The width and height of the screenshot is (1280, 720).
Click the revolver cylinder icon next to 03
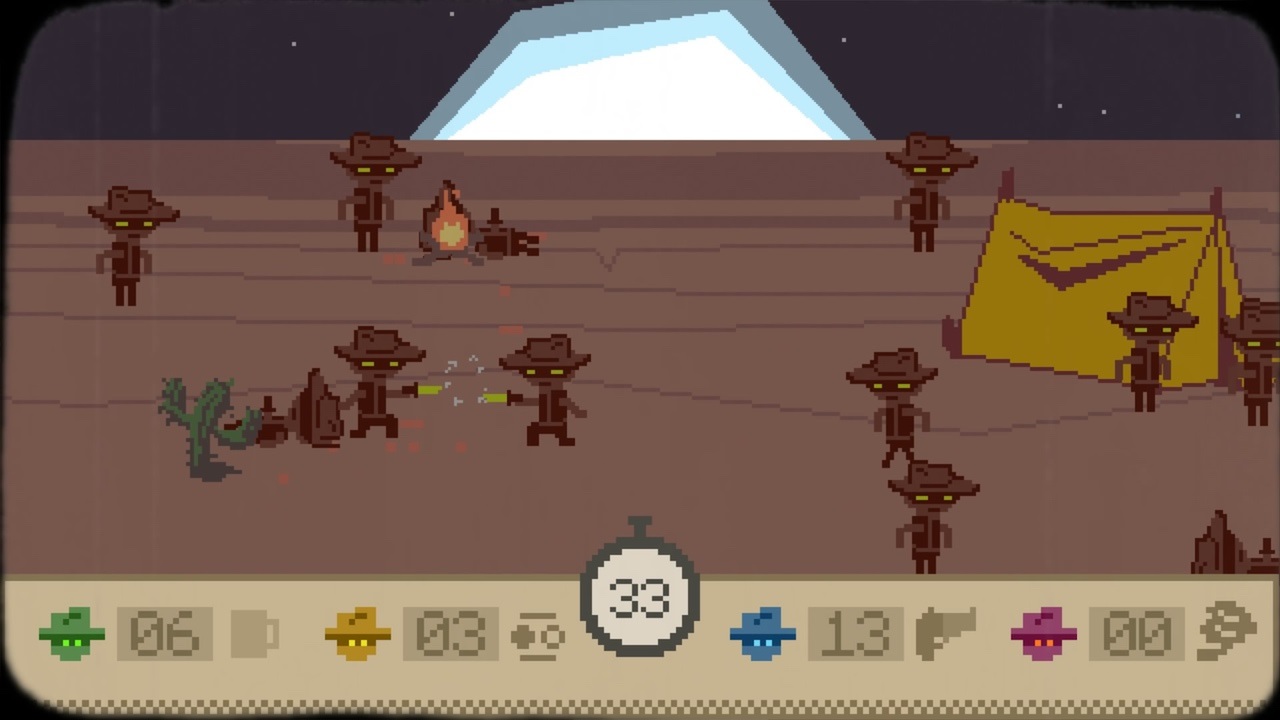[538, 633]
